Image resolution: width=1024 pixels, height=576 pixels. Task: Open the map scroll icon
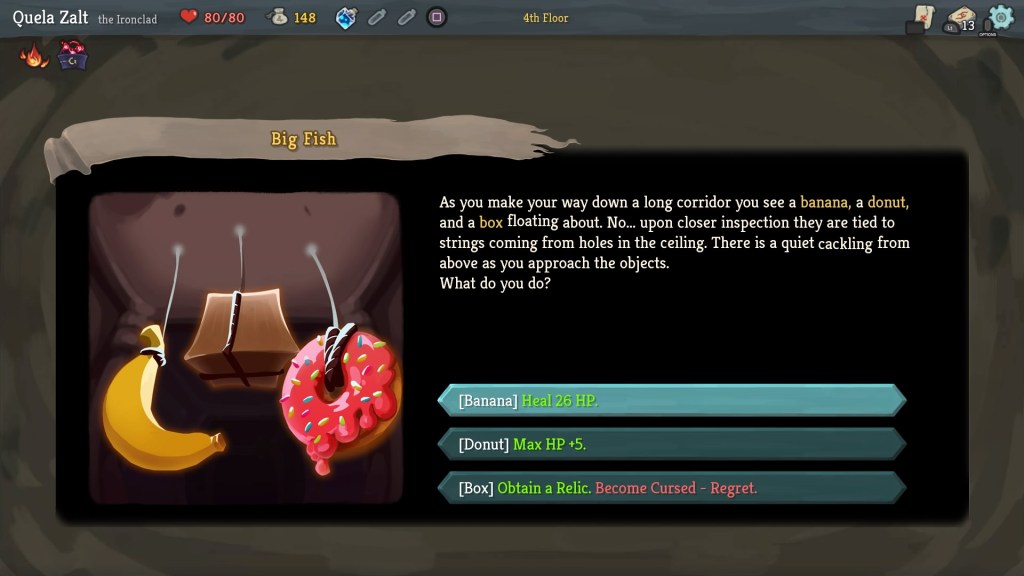point(923,18)
